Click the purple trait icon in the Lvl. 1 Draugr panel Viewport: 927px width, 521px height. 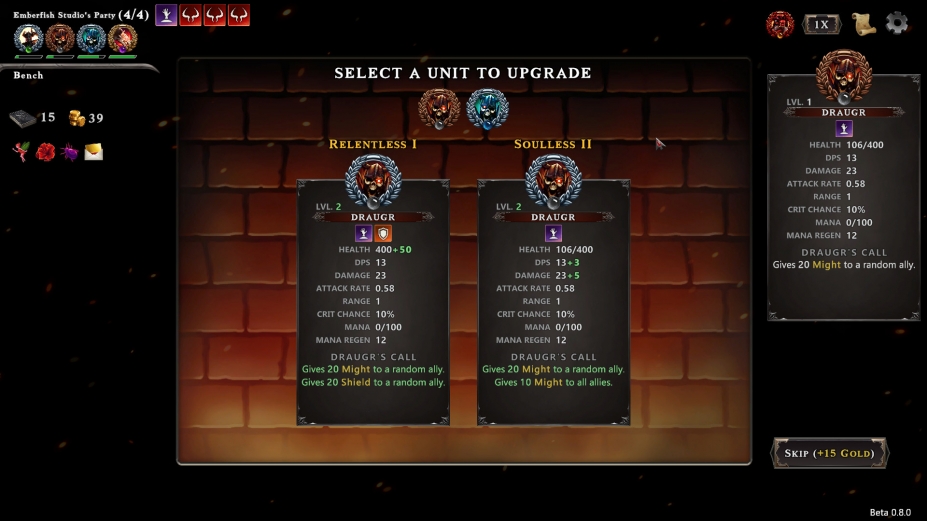844,128
